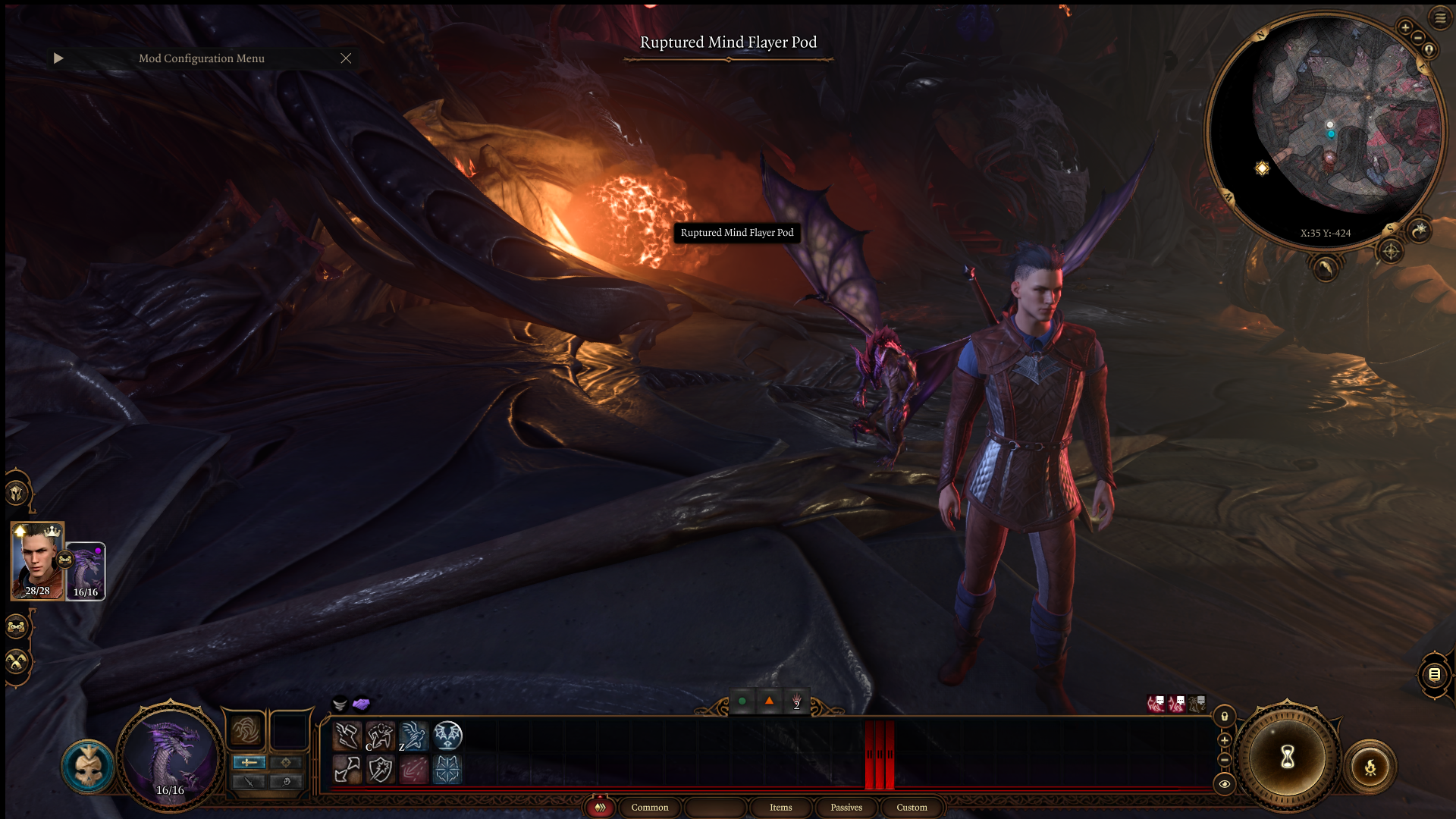Screen dimensions: 1456x819
Task: Open the Passives hotbar tab
Action: 846,808
